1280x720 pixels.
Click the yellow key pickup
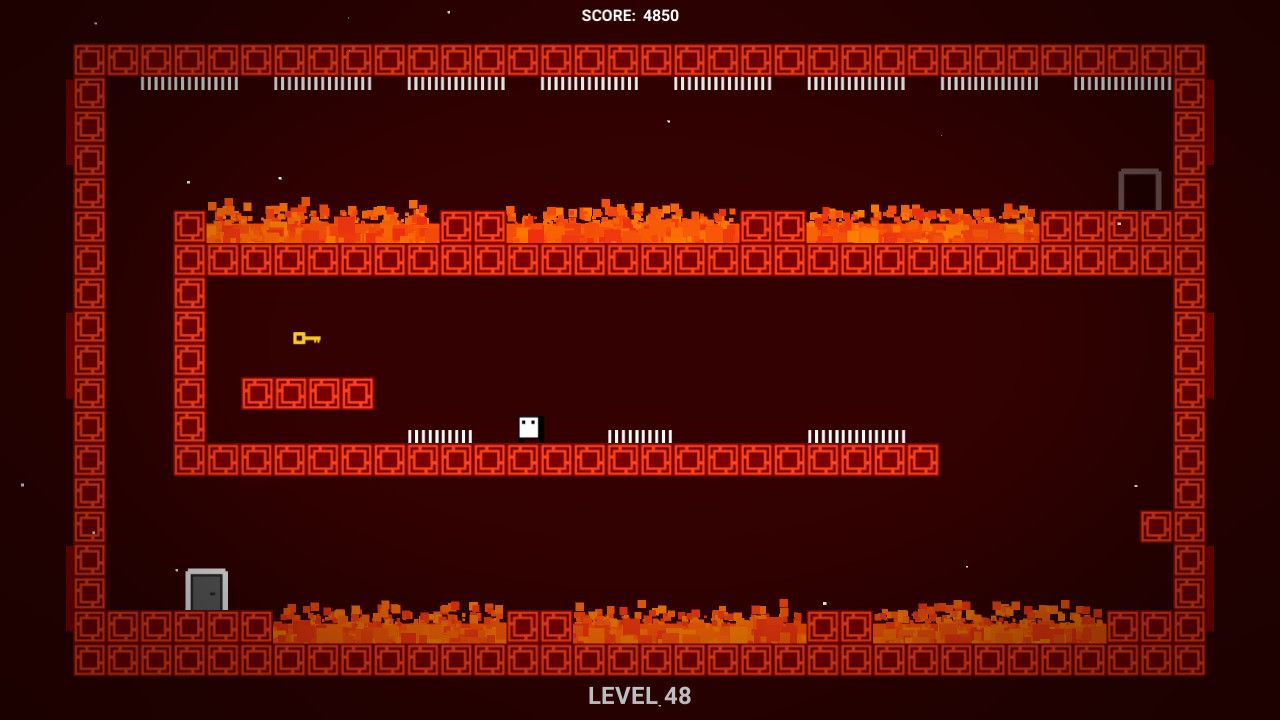pos(305,340)
